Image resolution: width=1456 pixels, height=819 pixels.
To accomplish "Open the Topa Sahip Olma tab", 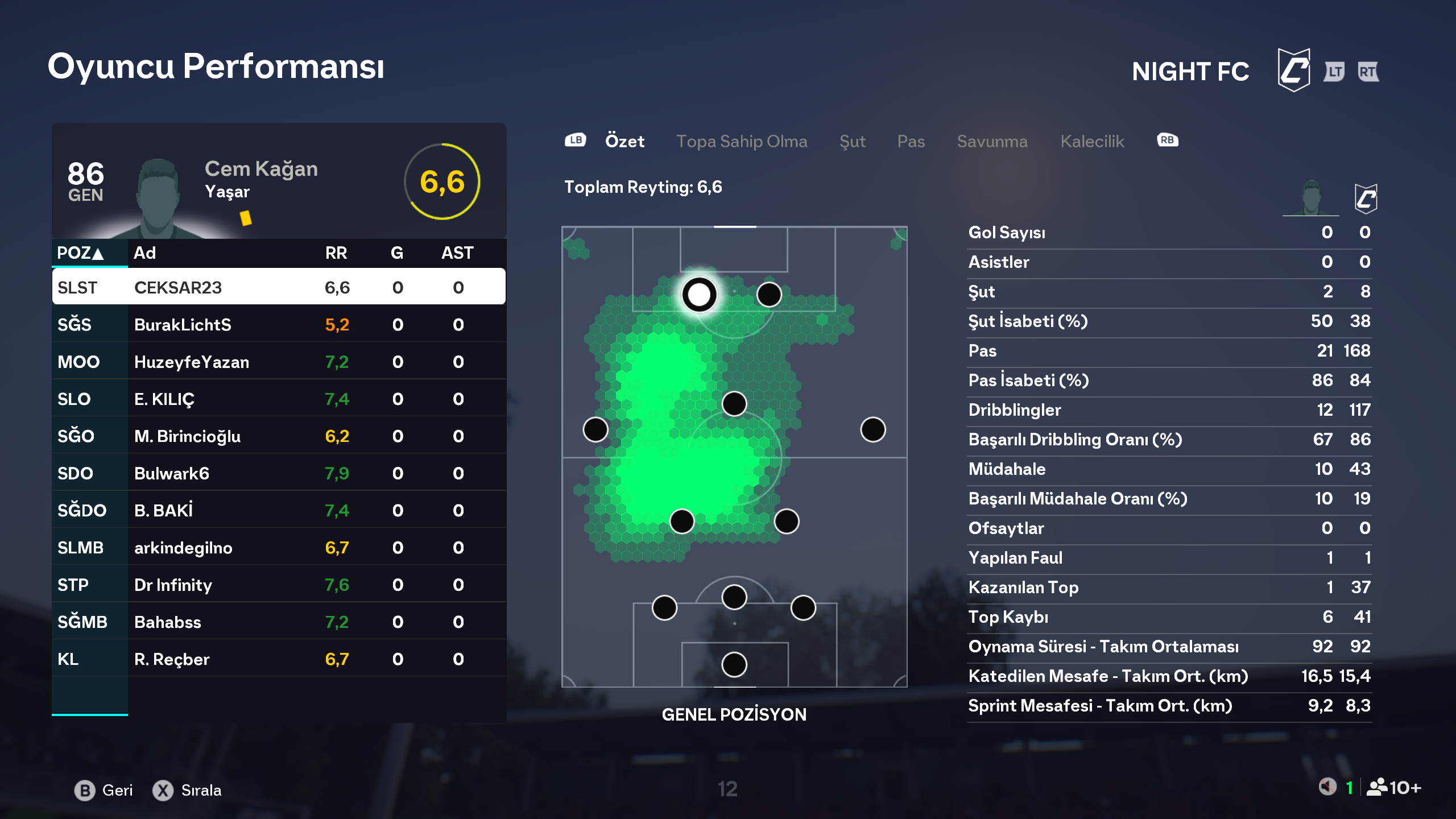I will click(x=742, y=141).
